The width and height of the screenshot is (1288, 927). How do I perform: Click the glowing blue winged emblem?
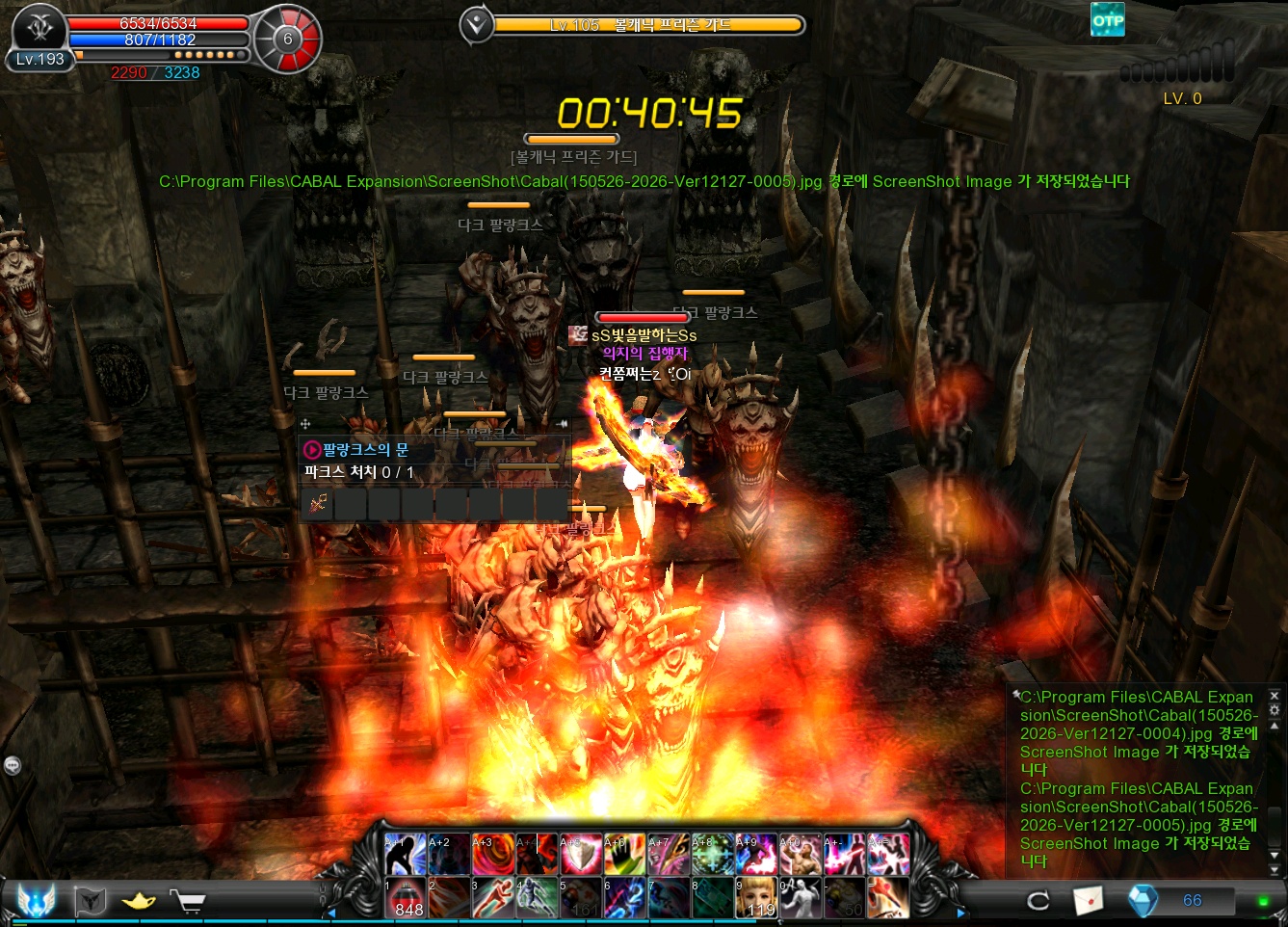point(36,901)
